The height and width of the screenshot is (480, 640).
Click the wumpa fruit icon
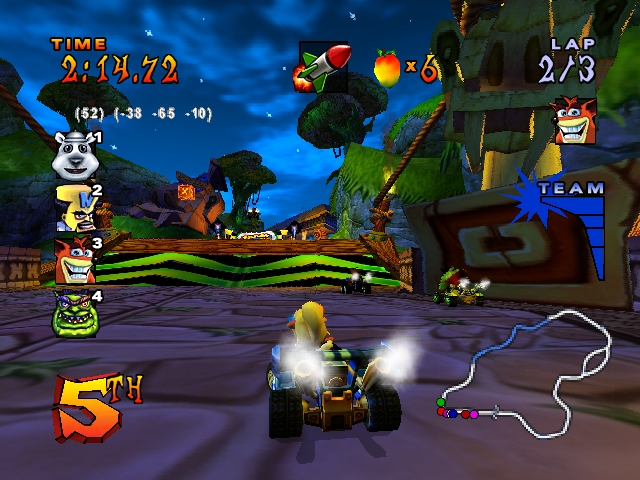pos(387,67)
